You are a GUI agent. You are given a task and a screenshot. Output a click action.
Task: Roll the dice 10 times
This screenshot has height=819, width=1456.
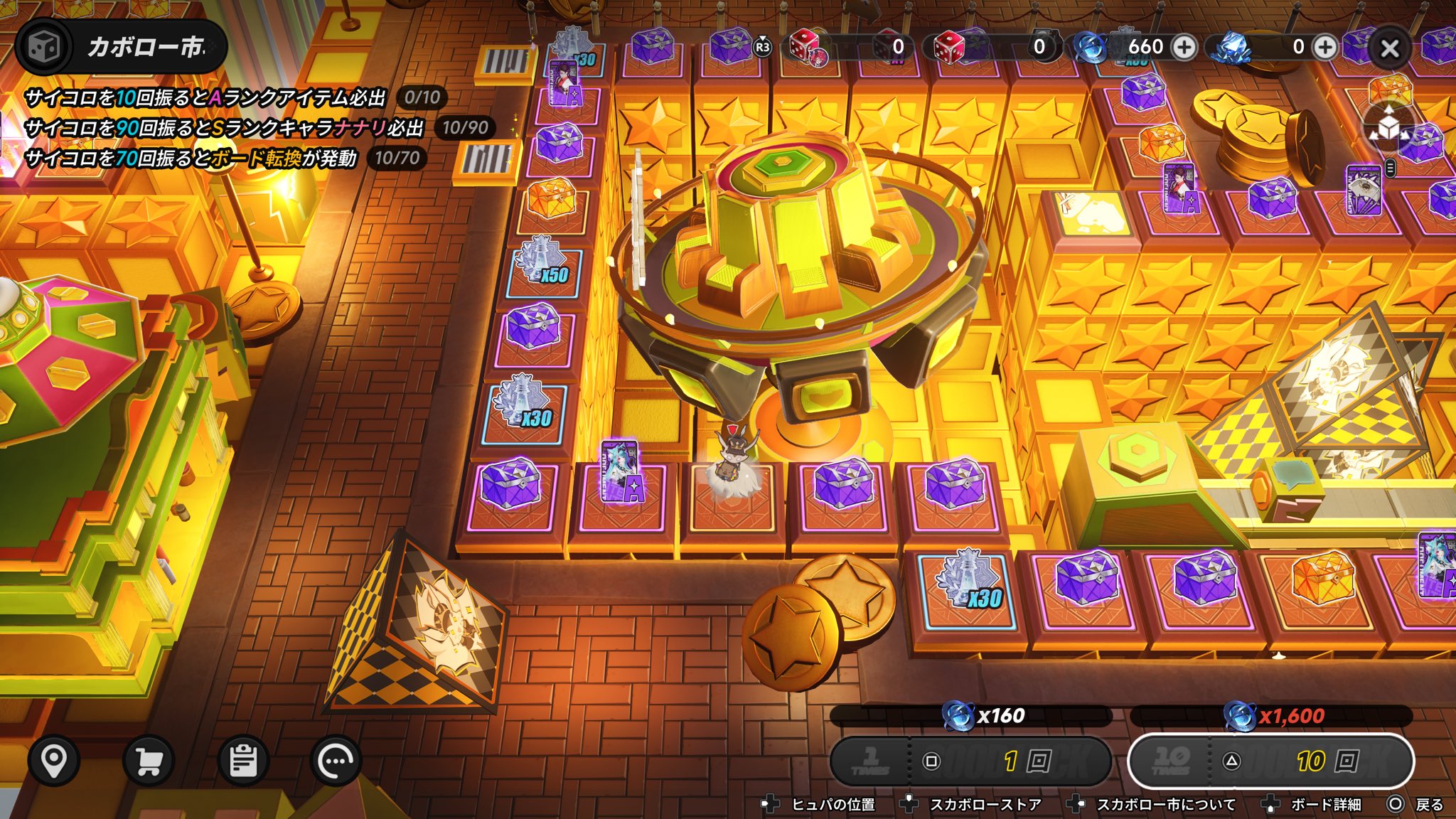coord(1270,761)
